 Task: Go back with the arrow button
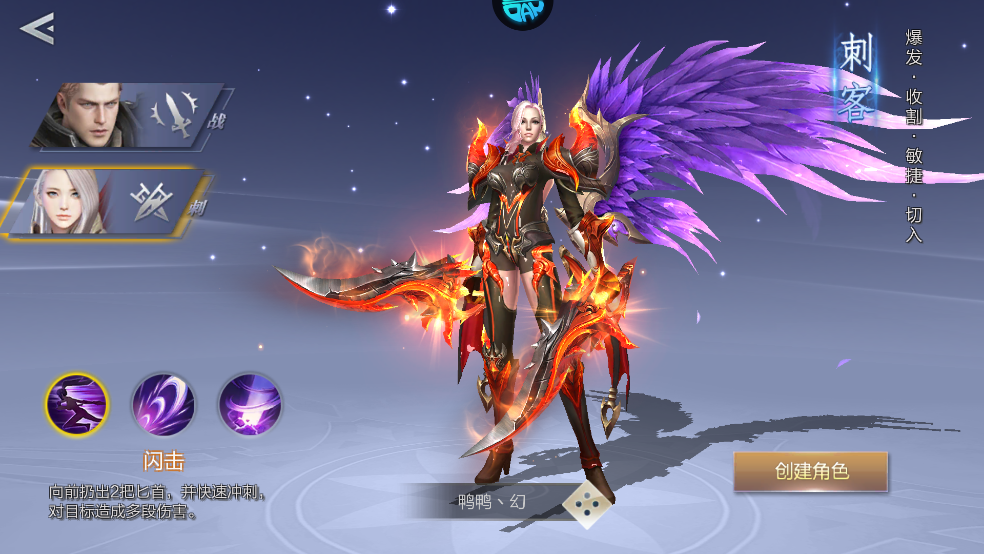(37, 28)
